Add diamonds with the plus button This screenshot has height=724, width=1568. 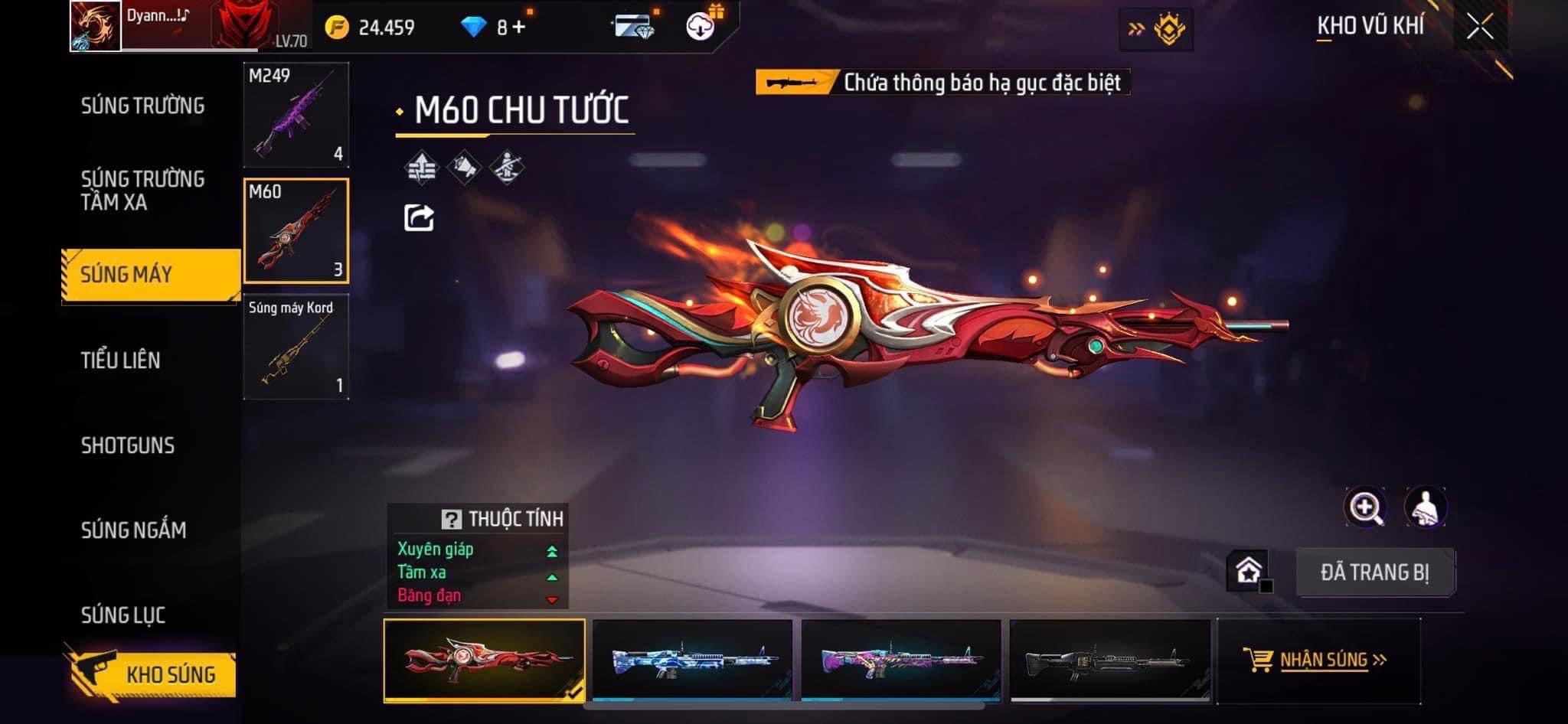coord(520,28)
